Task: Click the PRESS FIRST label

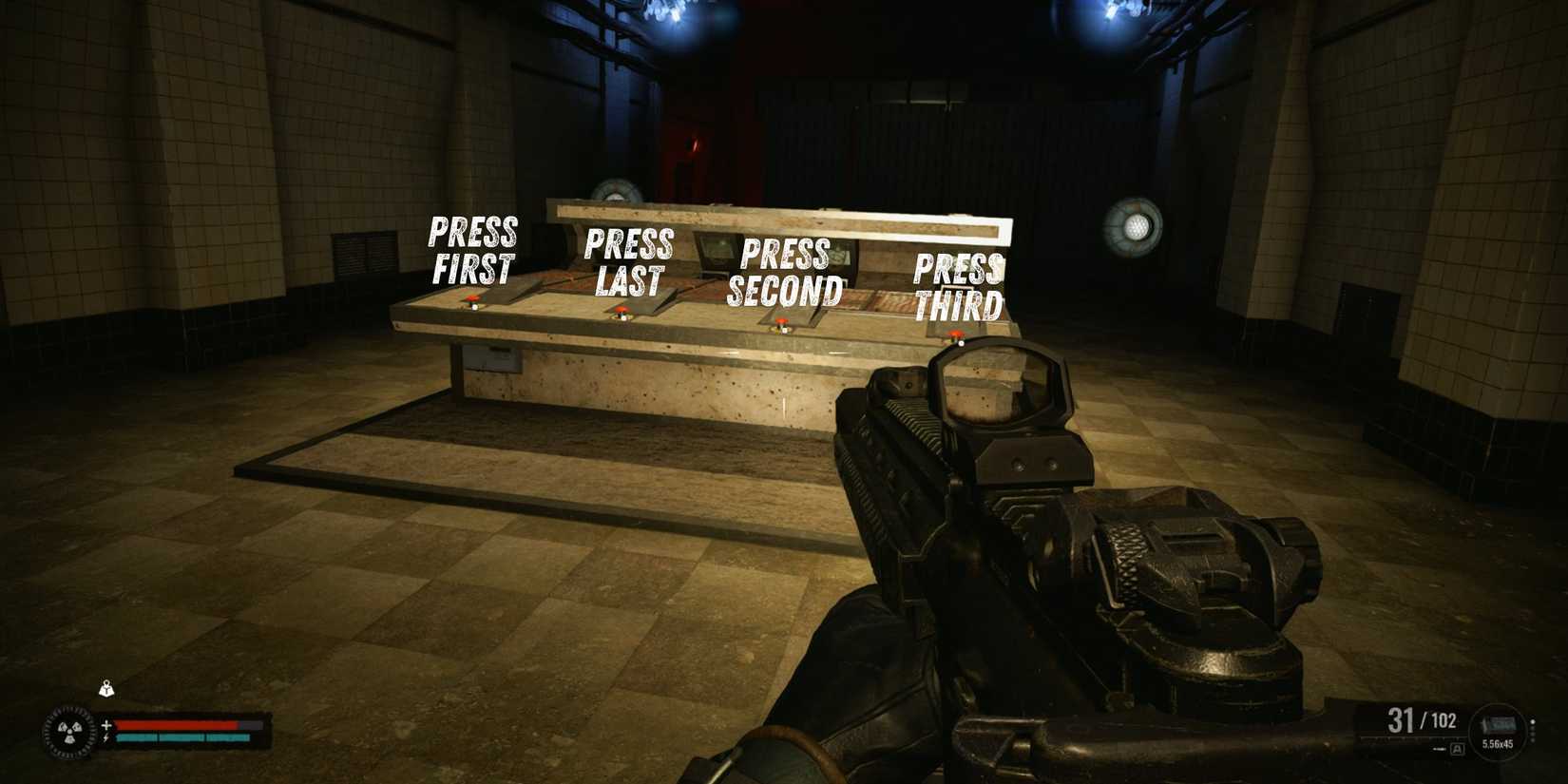Action: 472,249
